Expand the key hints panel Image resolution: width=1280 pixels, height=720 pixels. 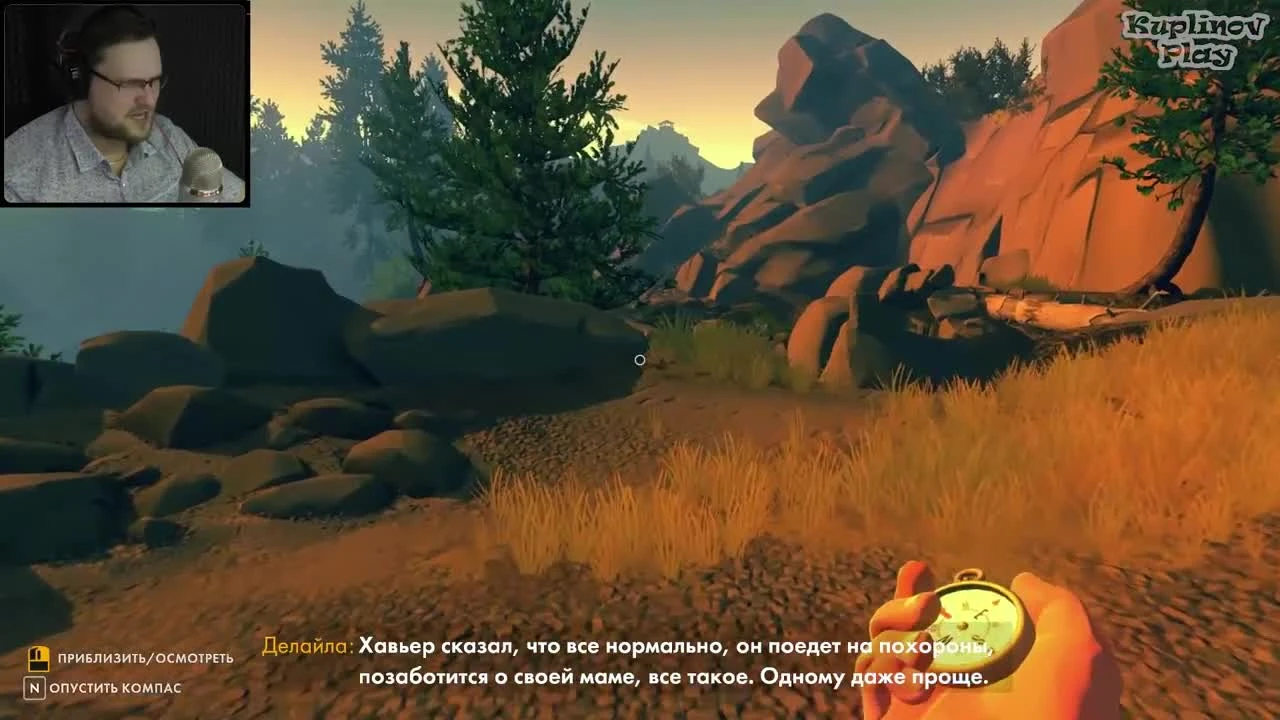(x=120, y=673)
